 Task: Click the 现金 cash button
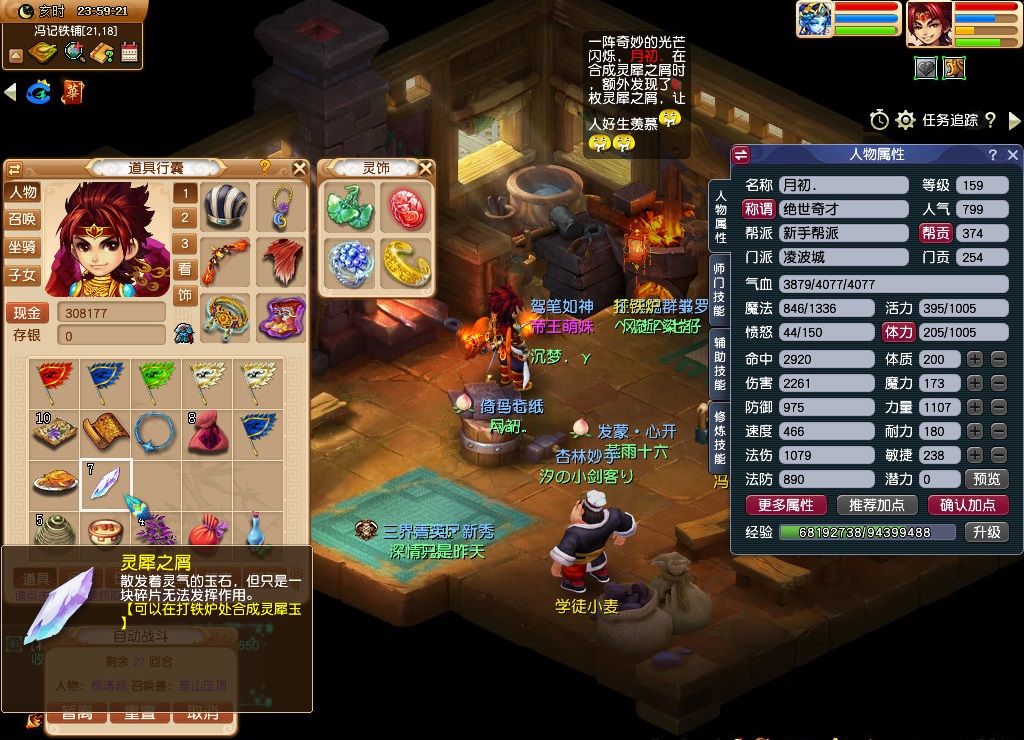[x=27, y=313]
